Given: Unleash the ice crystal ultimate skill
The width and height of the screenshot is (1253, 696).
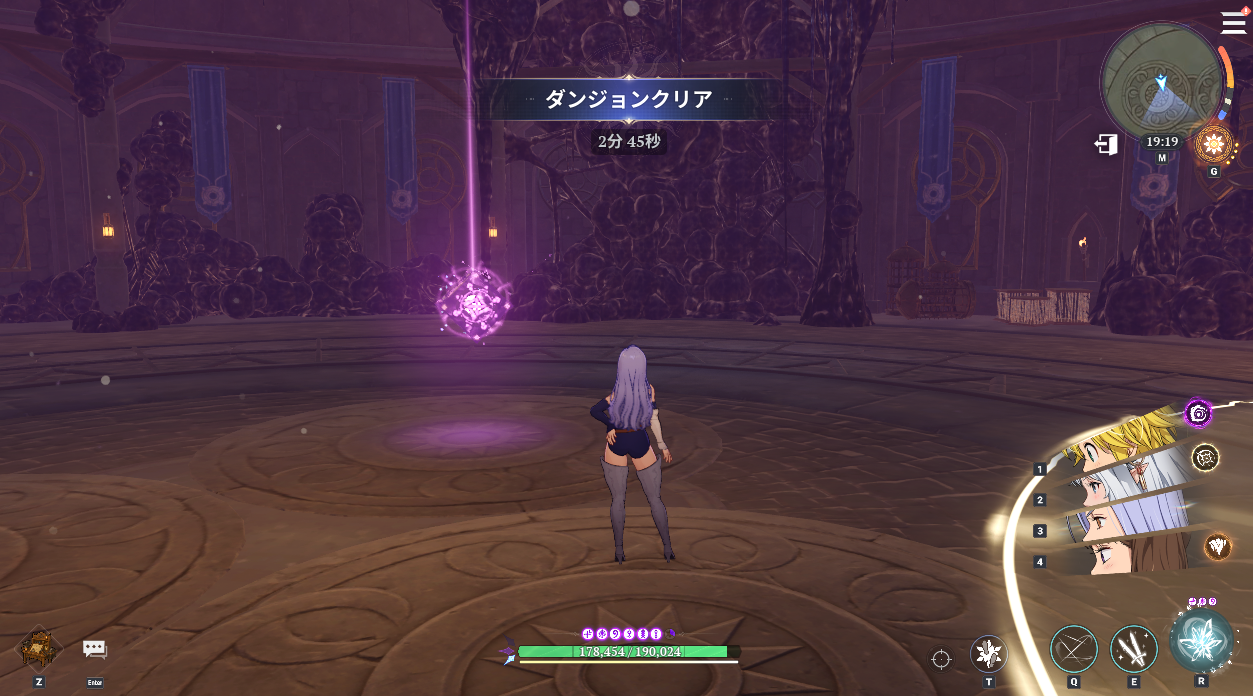Looking at the screenshot, I should coord(1201,640).
